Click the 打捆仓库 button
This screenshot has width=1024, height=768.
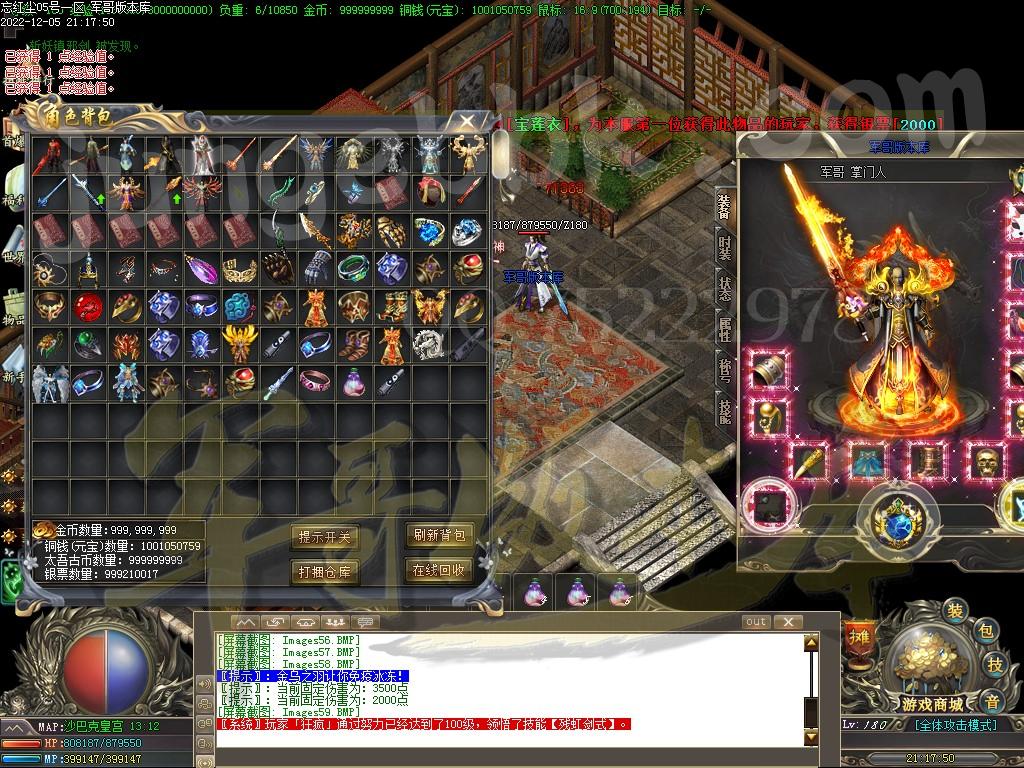(x=324, y=571)
